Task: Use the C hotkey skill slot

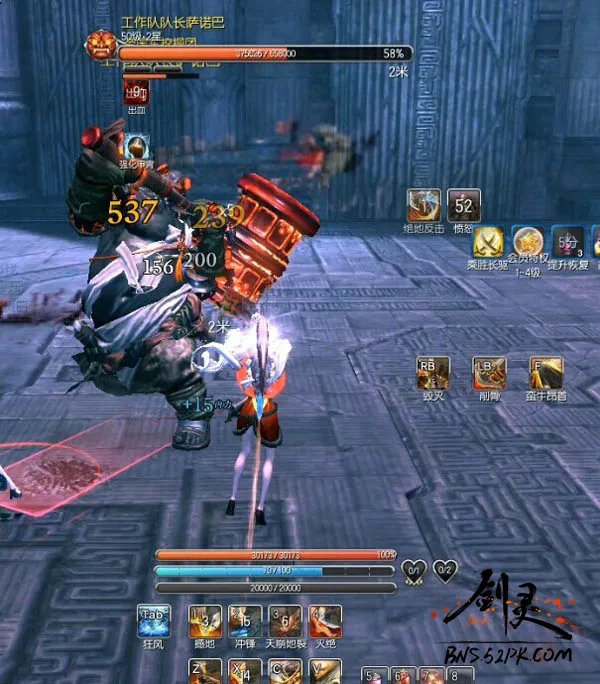Action: (285, 671)
